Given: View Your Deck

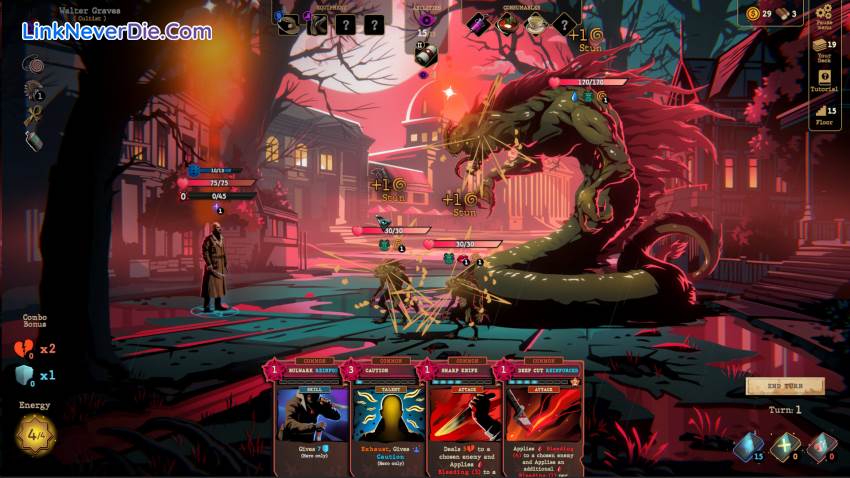Looking at the screenshot, I should (x=824, y=48).
